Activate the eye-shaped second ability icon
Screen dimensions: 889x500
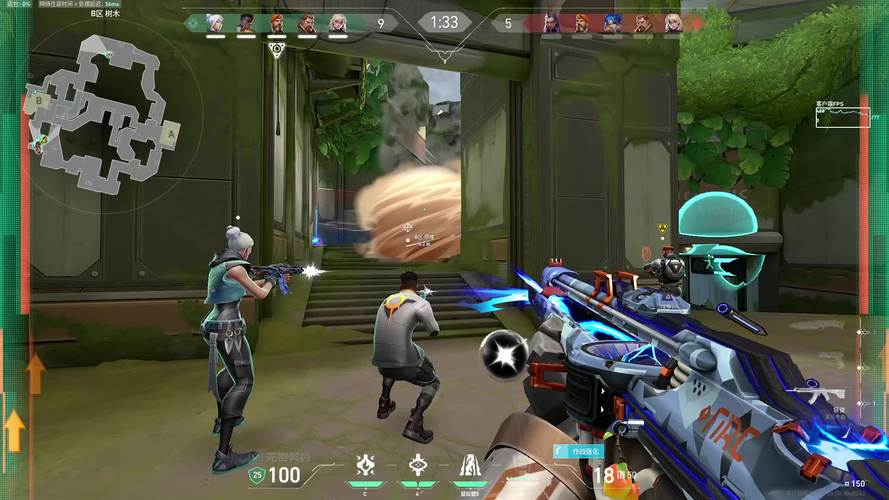pyautogui.click(x=417, y=465)
